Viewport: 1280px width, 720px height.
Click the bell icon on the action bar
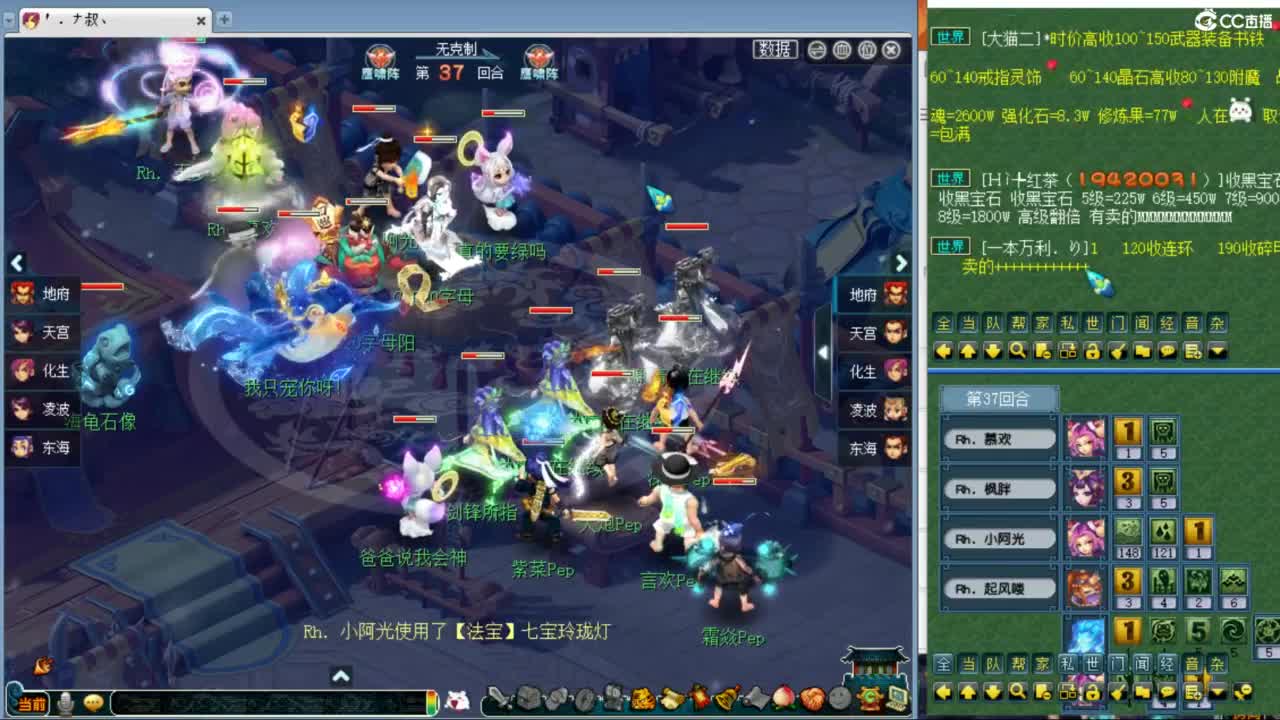click(725, 698)
